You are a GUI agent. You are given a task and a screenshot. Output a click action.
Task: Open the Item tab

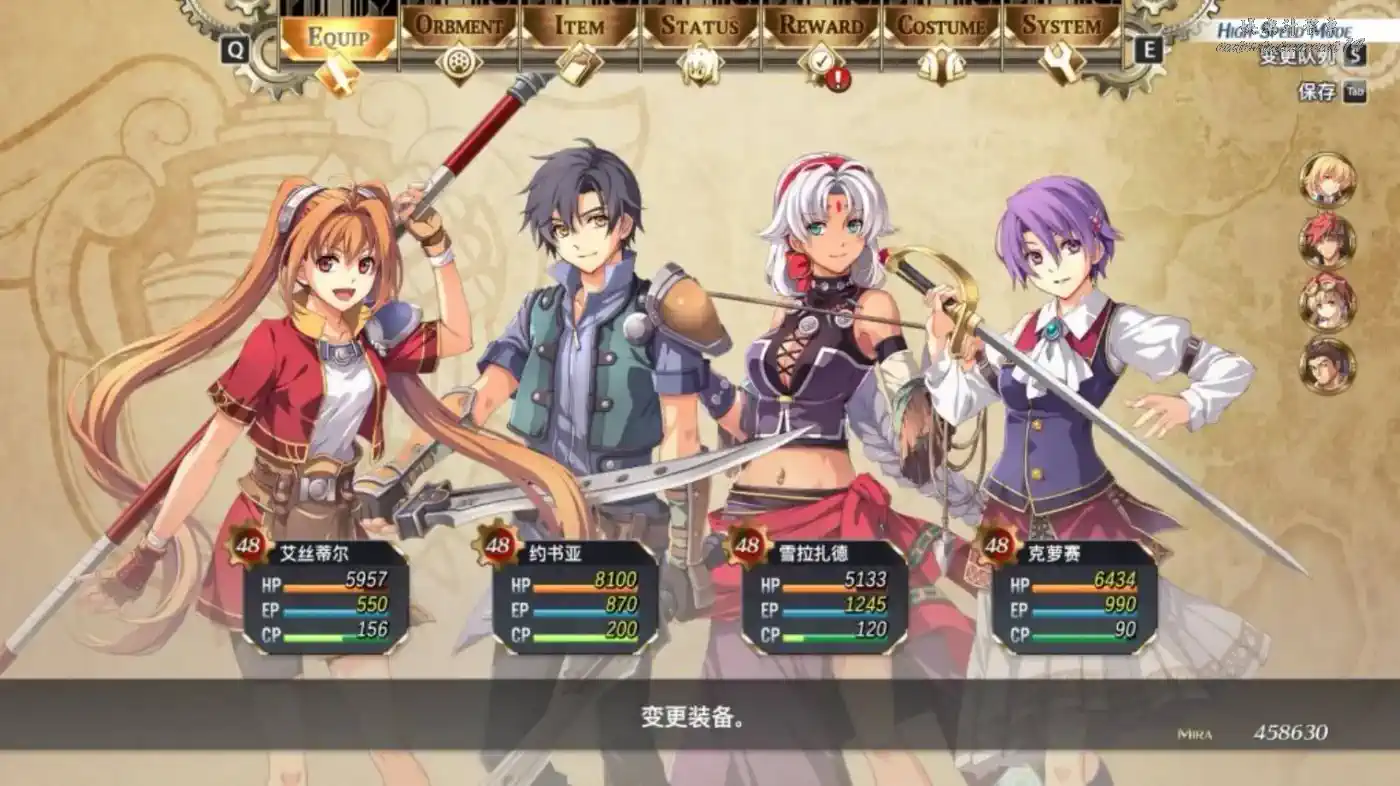click(580, 27)
